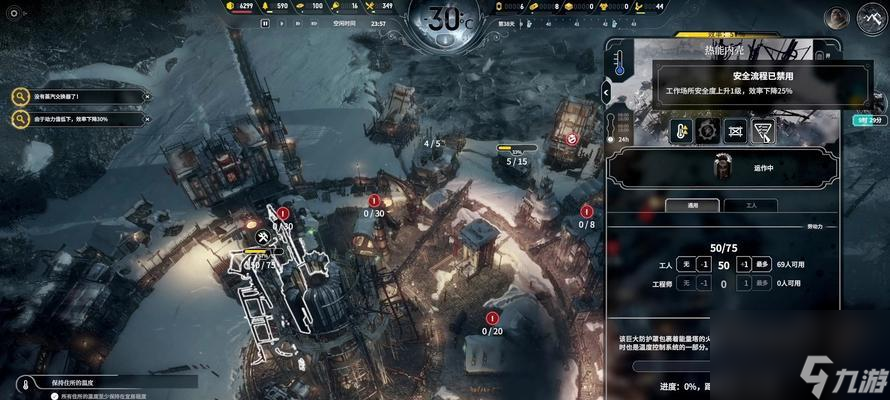890x400 pixels.
Task: Select the 0/30 building alert marker
Action: [374, 207]
